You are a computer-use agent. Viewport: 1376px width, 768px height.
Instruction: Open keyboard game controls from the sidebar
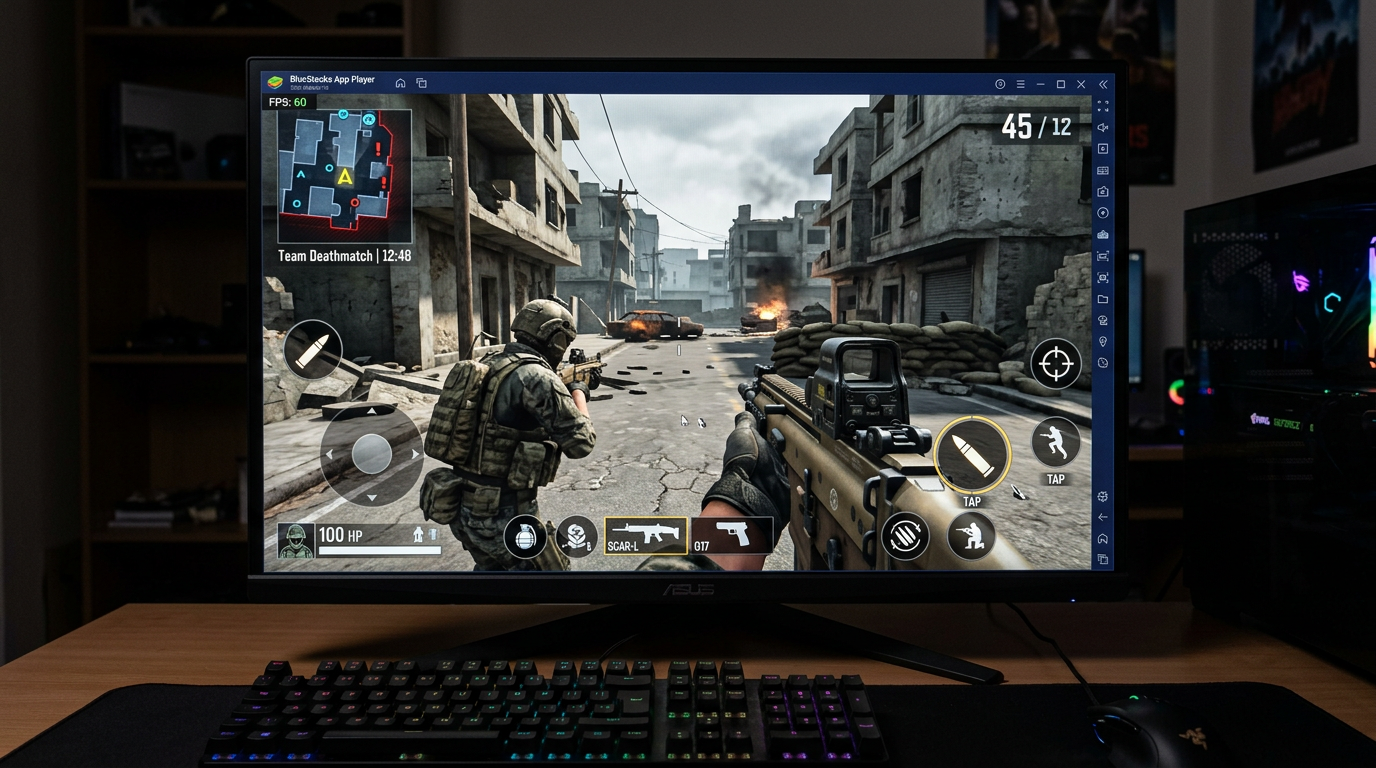(x=1101, y=168)
